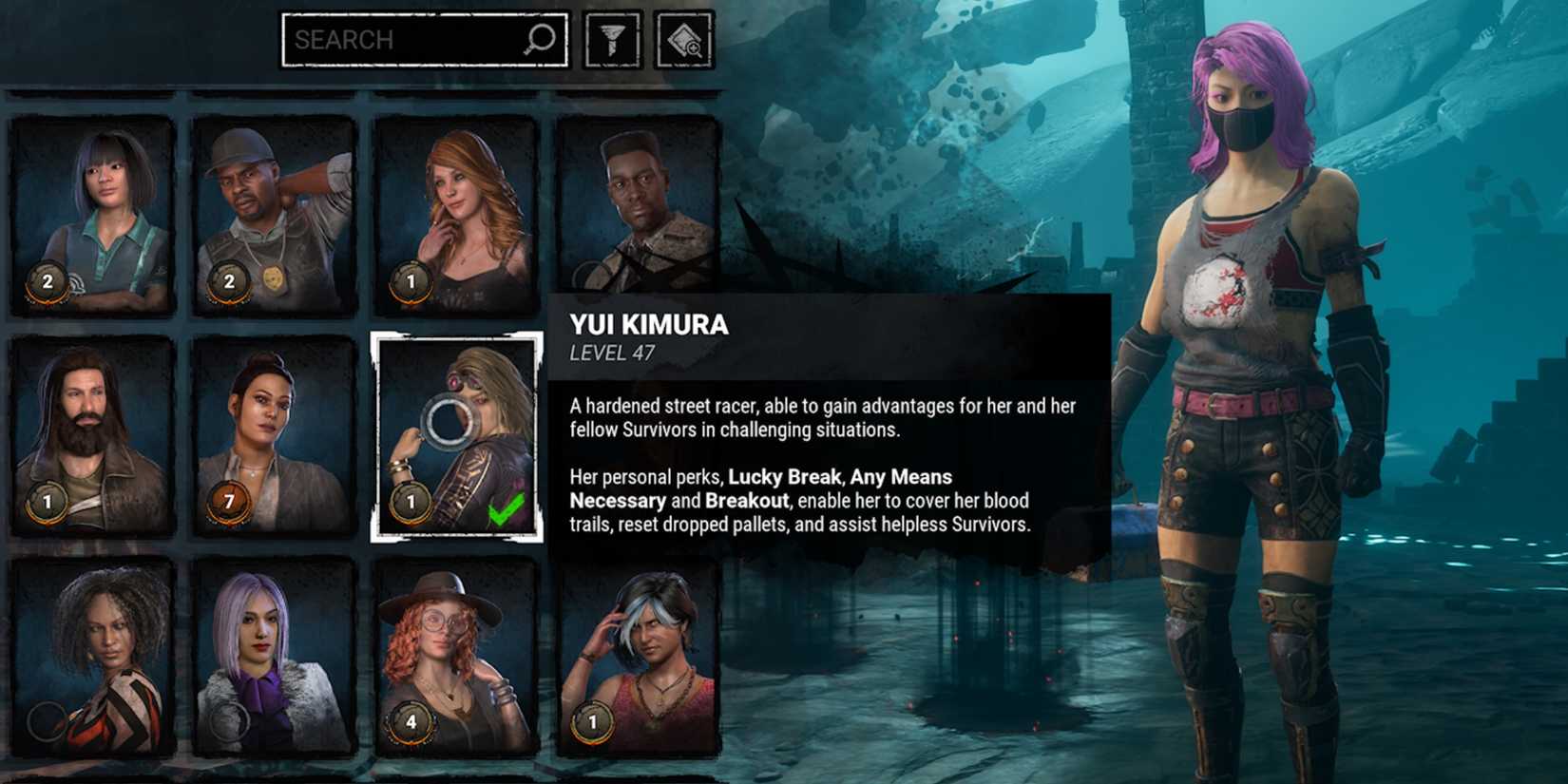Select the highlighted Yui Kimura character card
The height and width of the screenshot is (784, 1568).
454,437
